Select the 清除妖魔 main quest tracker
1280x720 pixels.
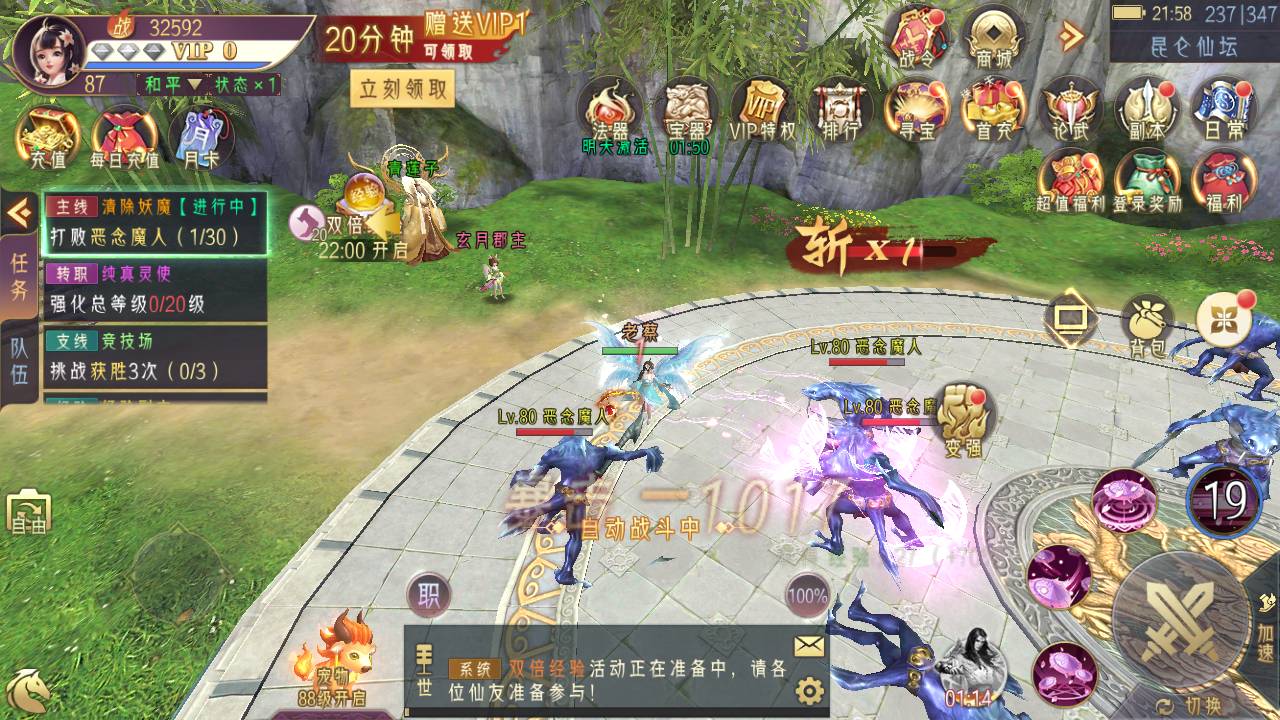click(x=155, y=223)
